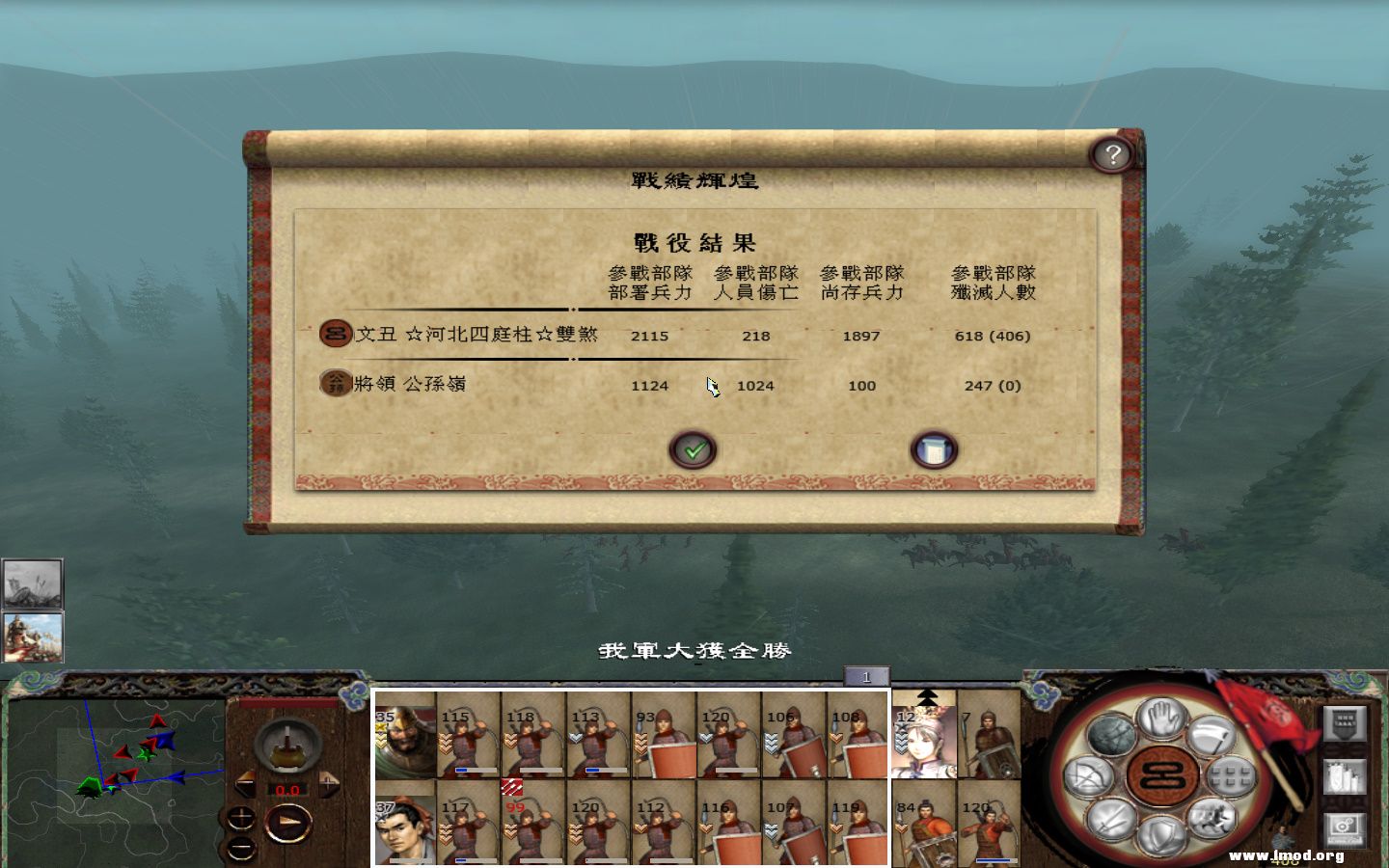Open the formations grid icon
This screenshot has width=1389, height=868.
(x=1231, y=777)
